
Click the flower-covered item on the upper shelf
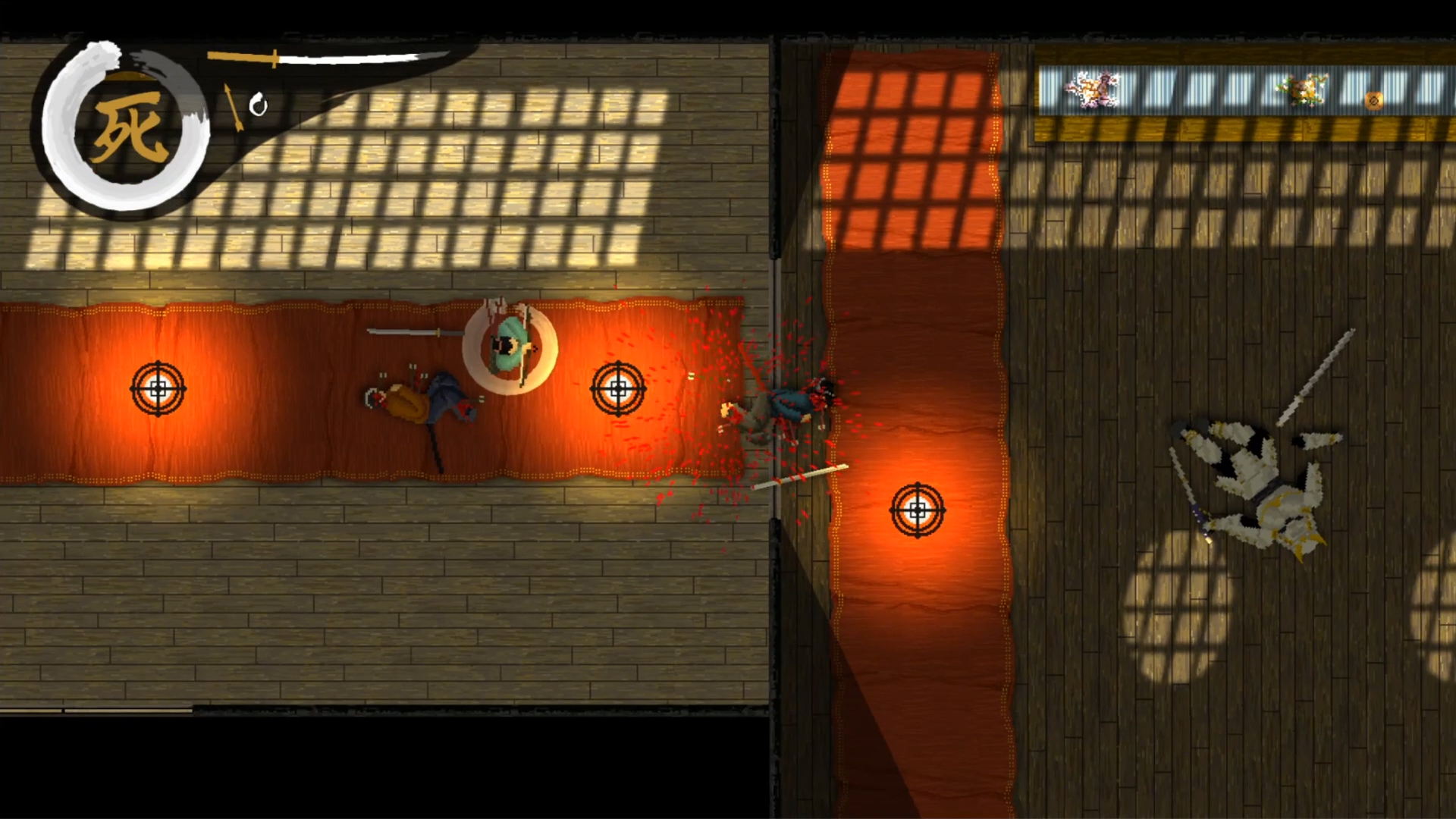pyautogui.click(x=1300, y=89)
